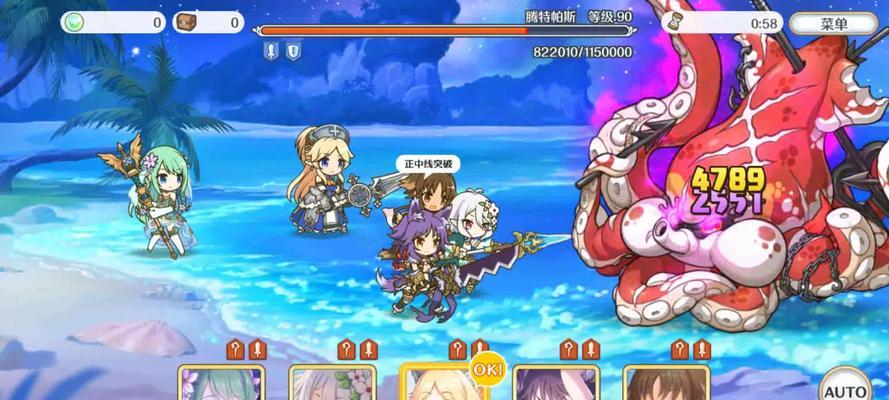Viewport: 889px width, 400px height.
Task: Tap the purple-haired character portrait
Action: tap(555, 383)
